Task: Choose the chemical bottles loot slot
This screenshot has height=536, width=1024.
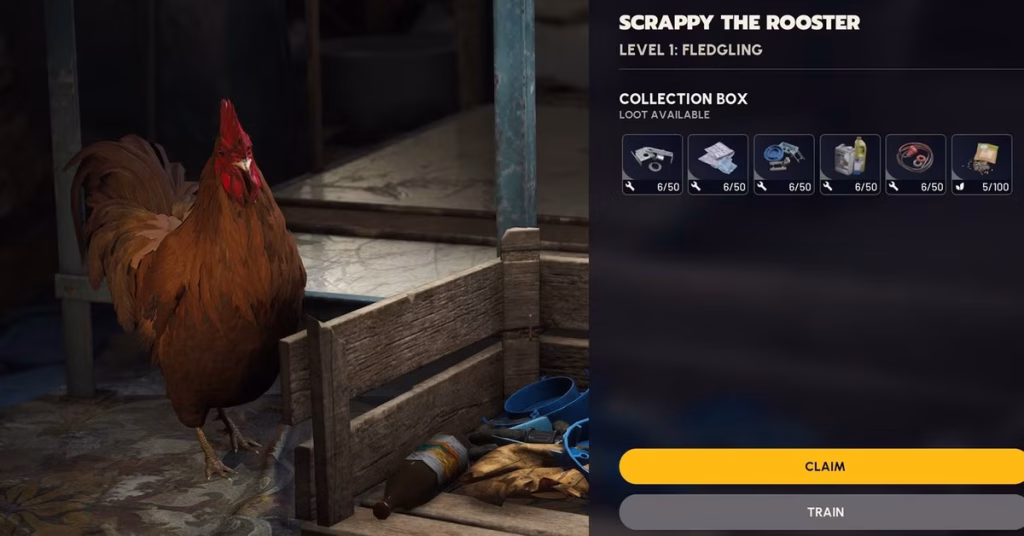Action: (x=850, y=164)
